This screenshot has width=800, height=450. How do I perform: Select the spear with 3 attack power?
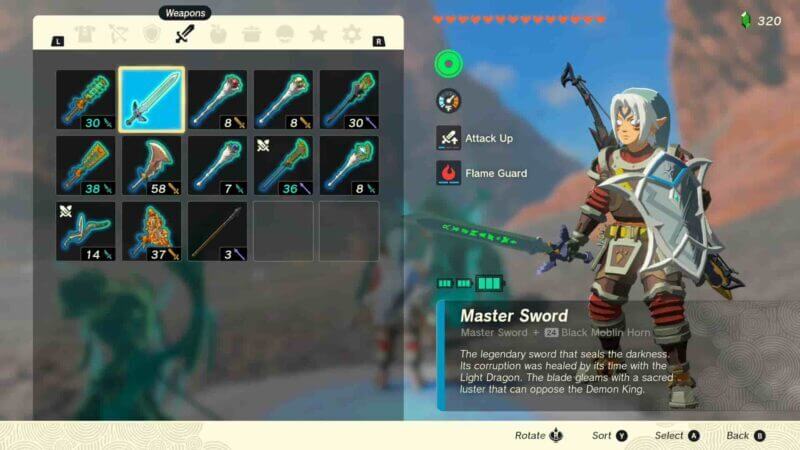[217, 231]
